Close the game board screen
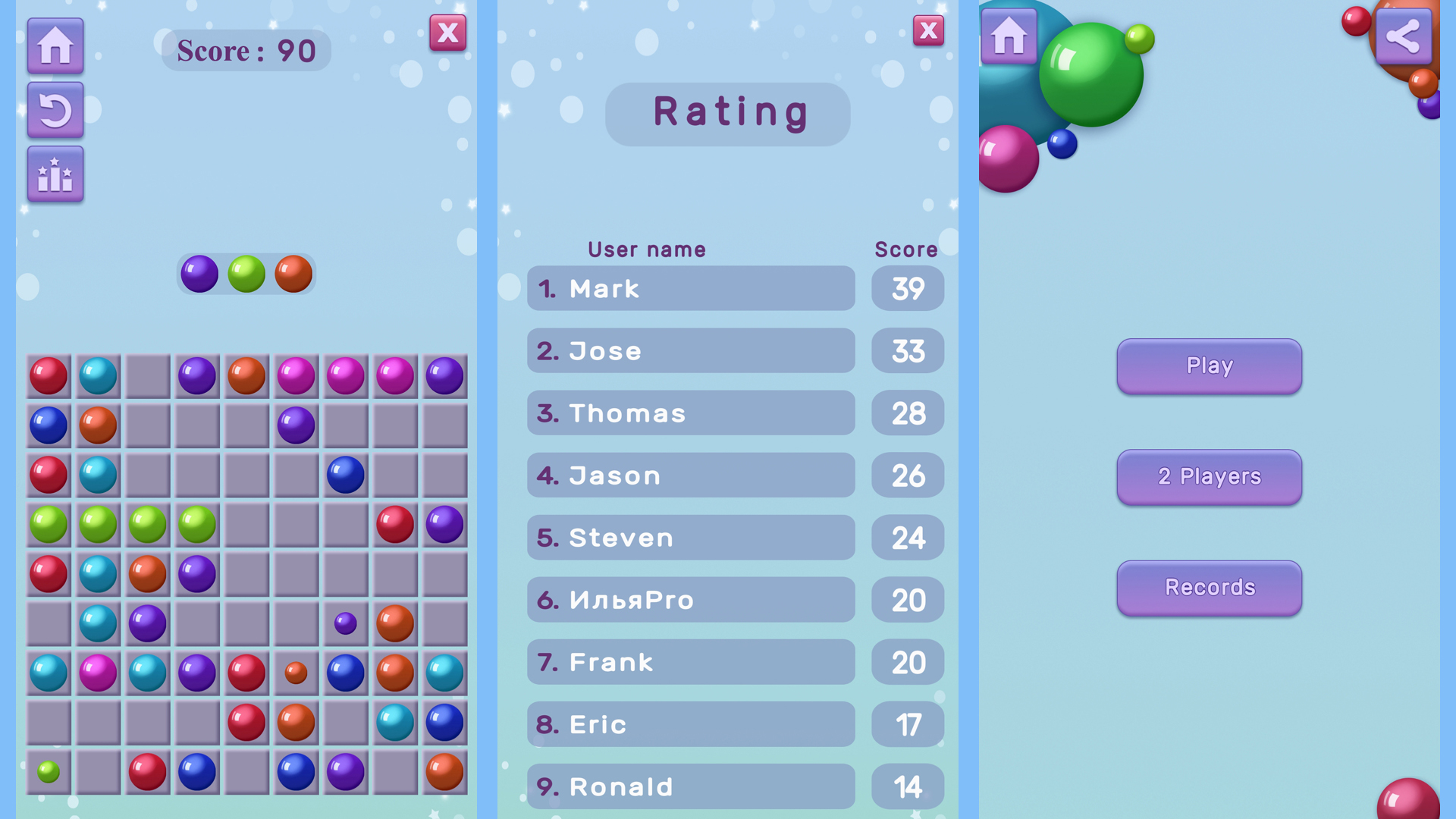Viewport: 1456px width, 819px height. point(447,33)
